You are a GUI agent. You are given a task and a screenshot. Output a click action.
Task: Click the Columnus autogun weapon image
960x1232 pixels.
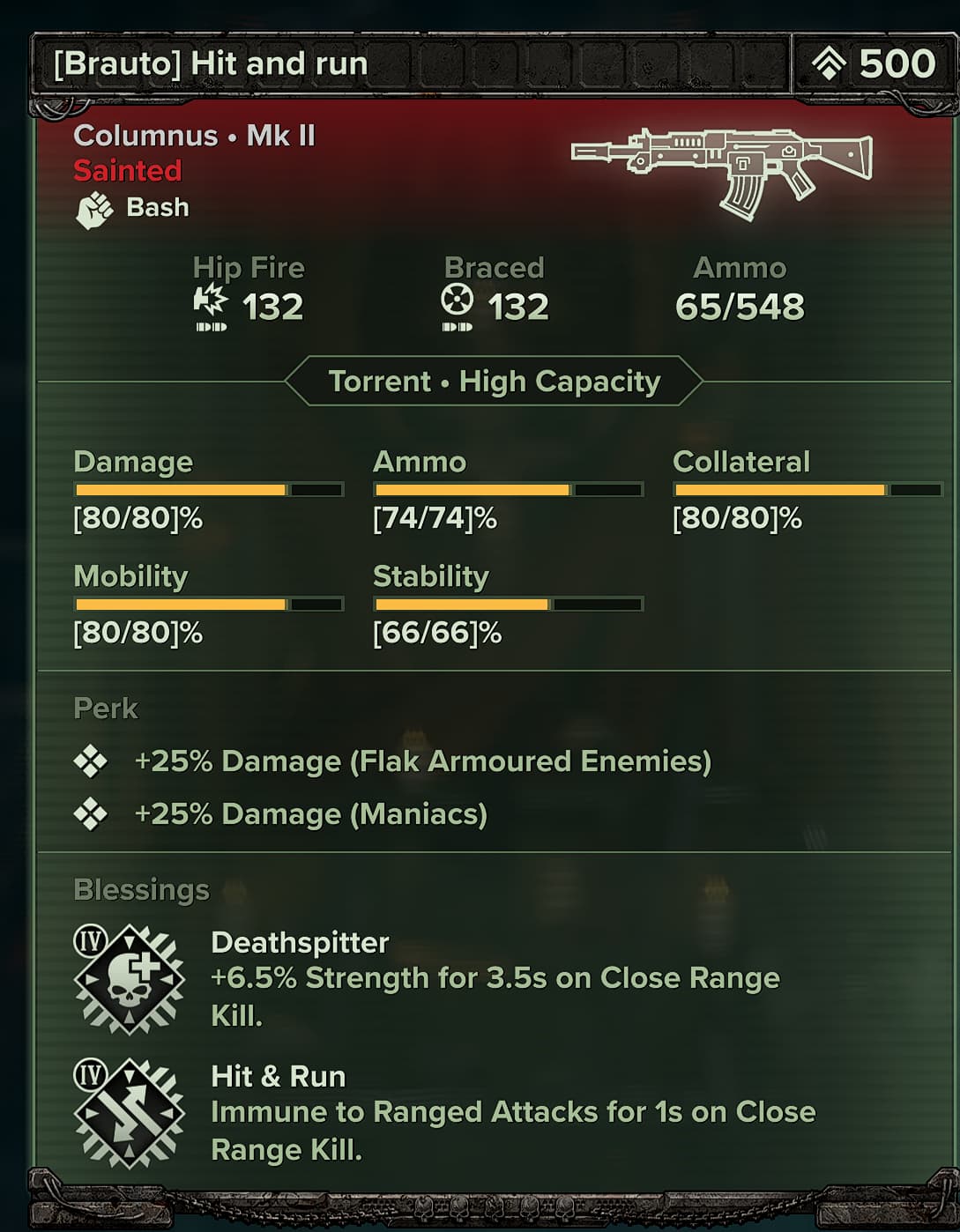(721, 170)
